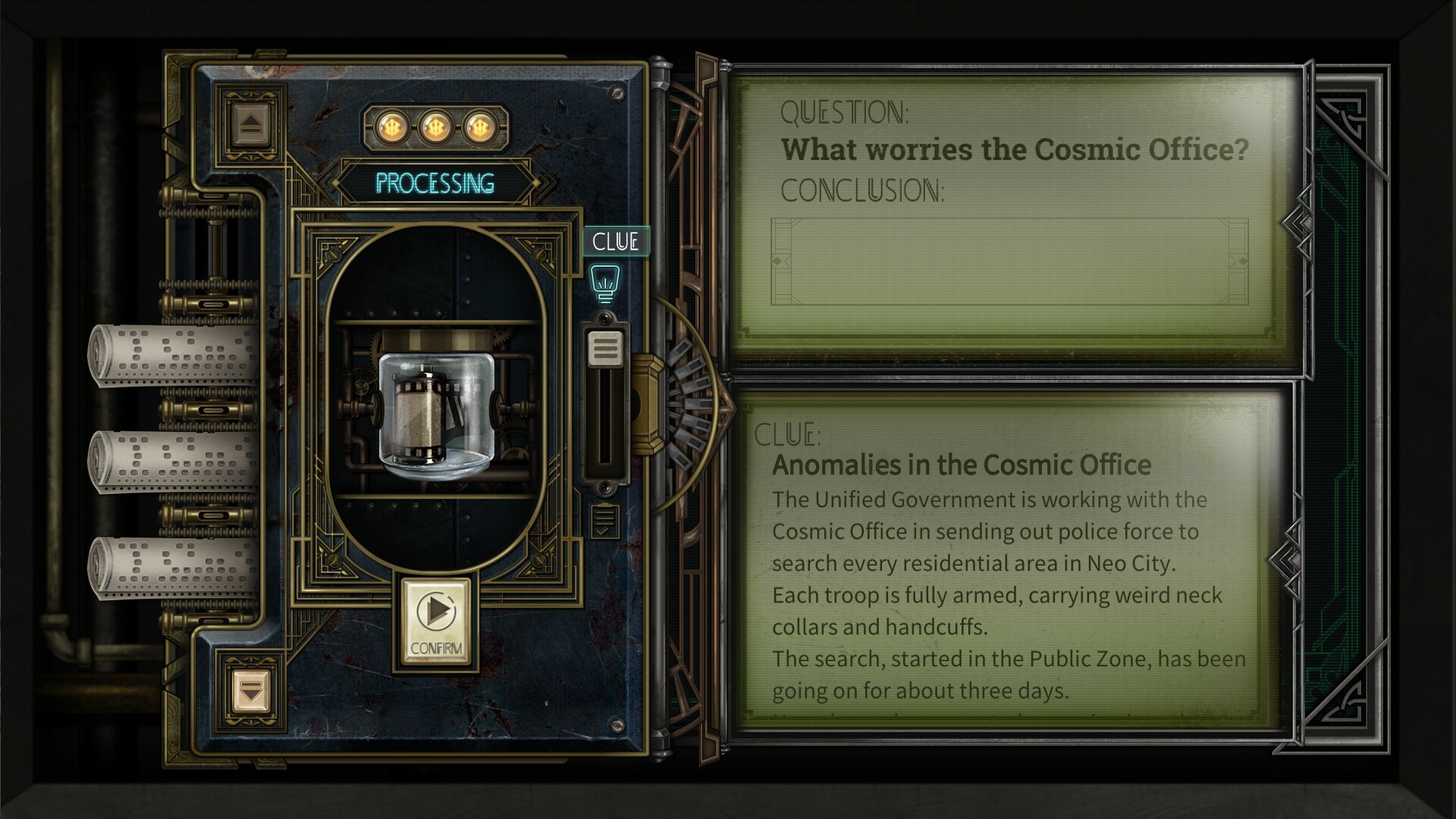Click the PROCESSING display sign

pos(435,184)
